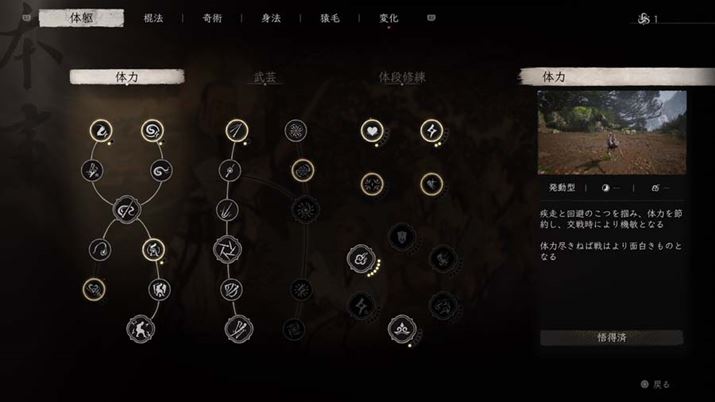Switch to the 変化 tab
Image resolution: width=715 pixels, height=402 pixels.
point(388,18)
